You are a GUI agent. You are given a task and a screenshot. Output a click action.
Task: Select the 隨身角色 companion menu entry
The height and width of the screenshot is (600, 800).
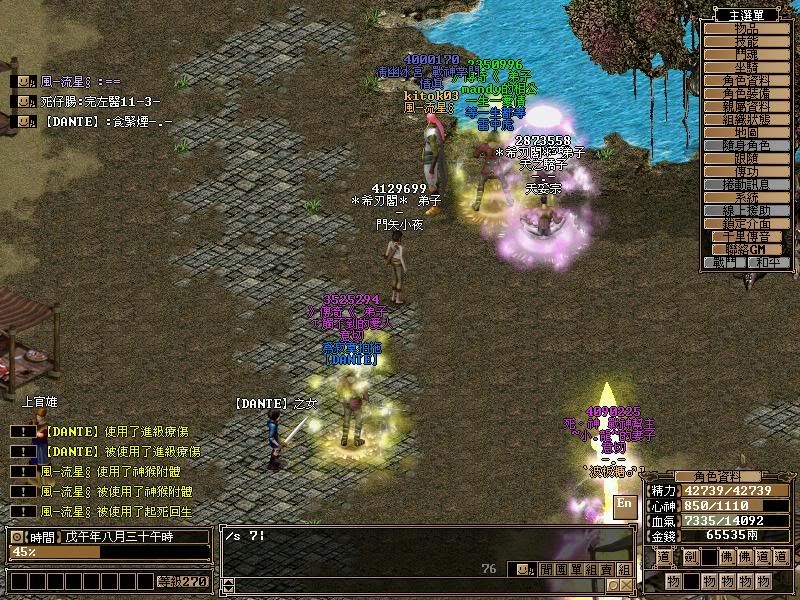pos(747,145)
